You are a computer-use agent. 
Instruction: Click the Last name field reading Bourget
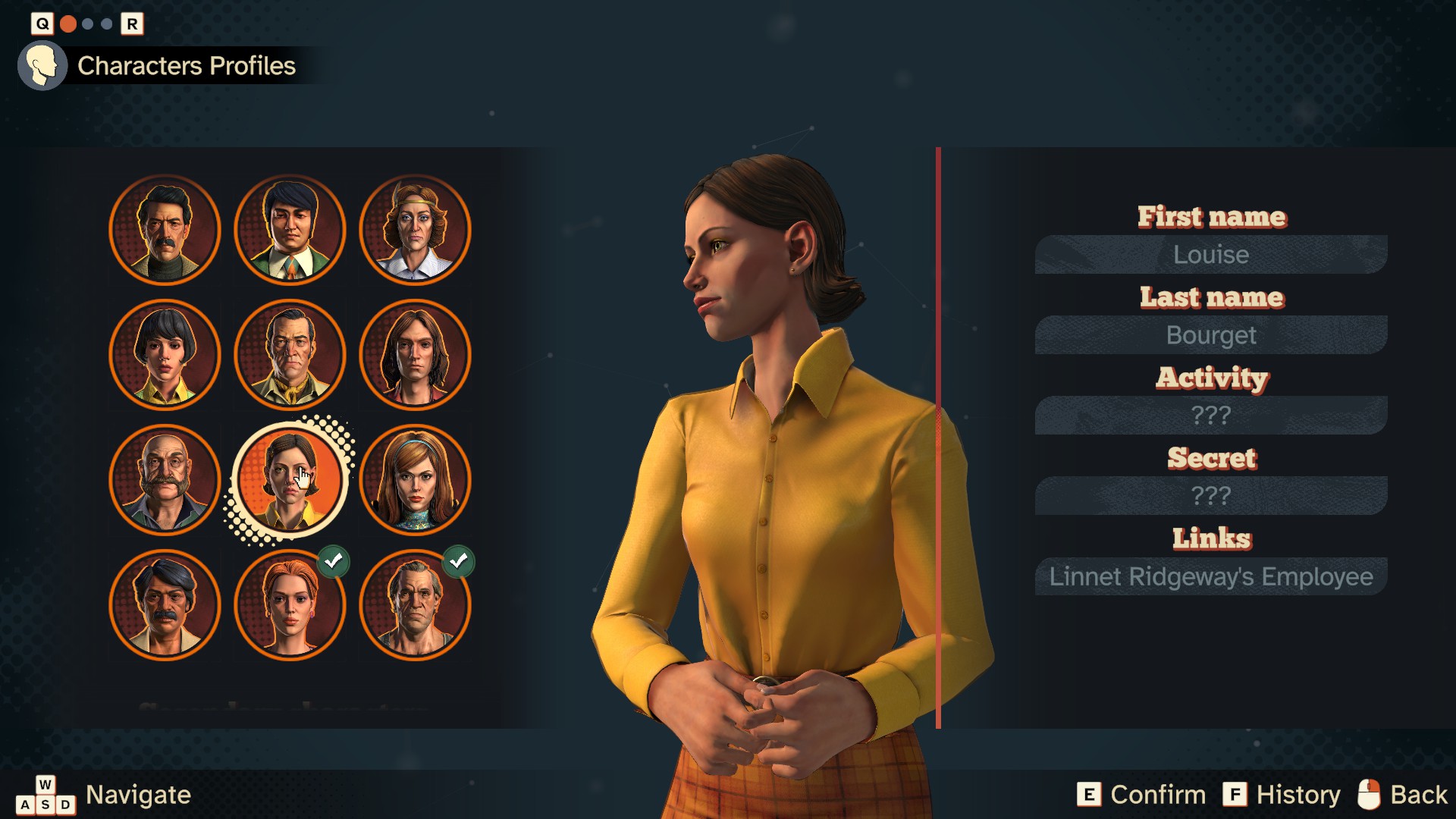(x=1211, y=334)
